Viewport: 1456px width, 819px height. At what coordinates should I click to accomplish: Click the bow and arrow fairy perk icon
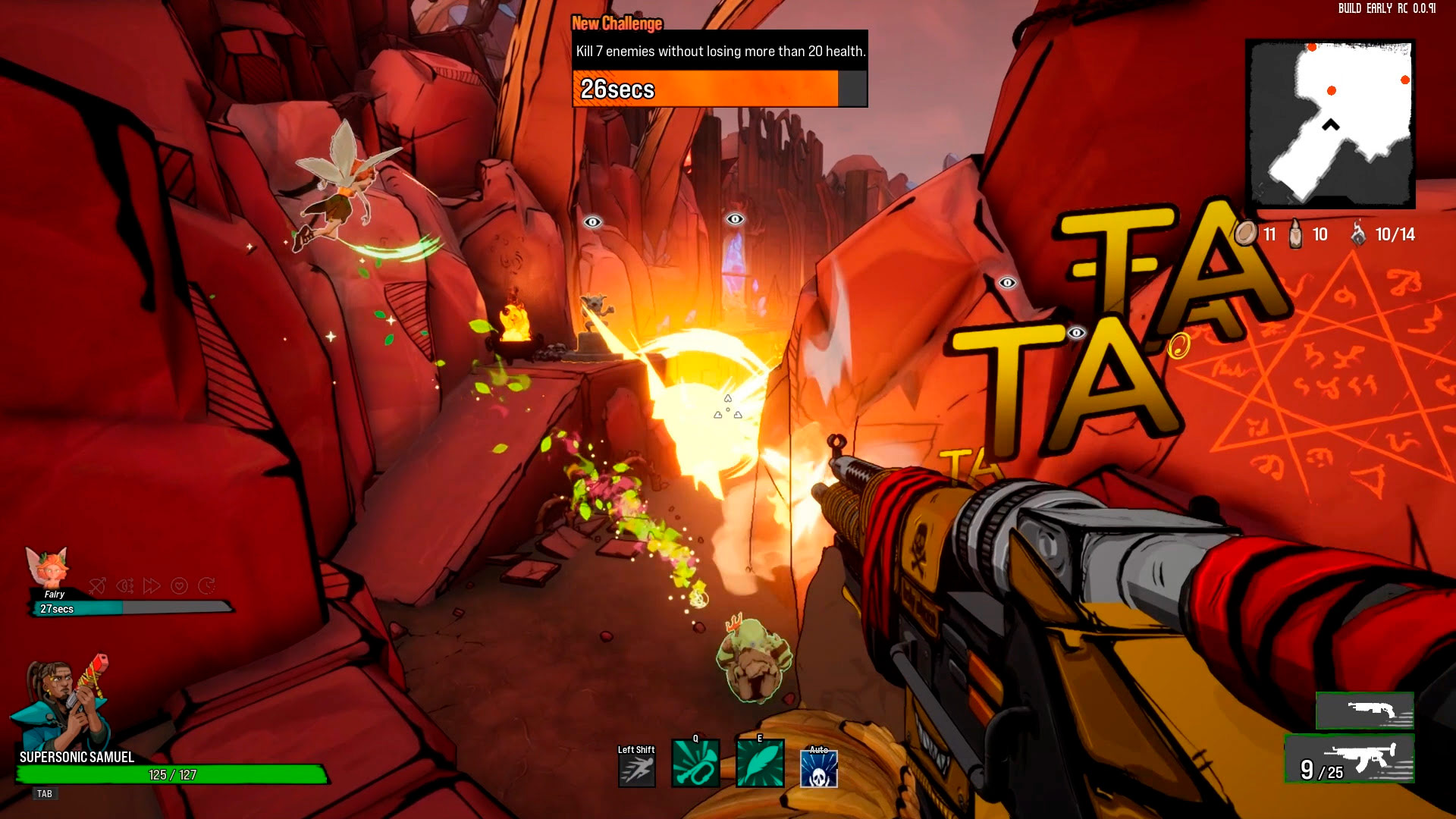[97, 585]
